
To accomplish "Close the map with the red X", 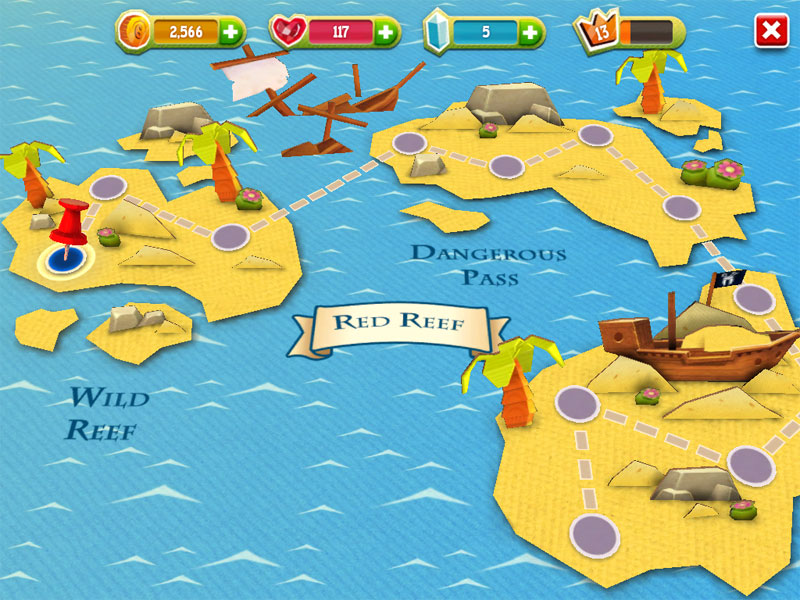I will pyautogui.click(x=770, y=31).
